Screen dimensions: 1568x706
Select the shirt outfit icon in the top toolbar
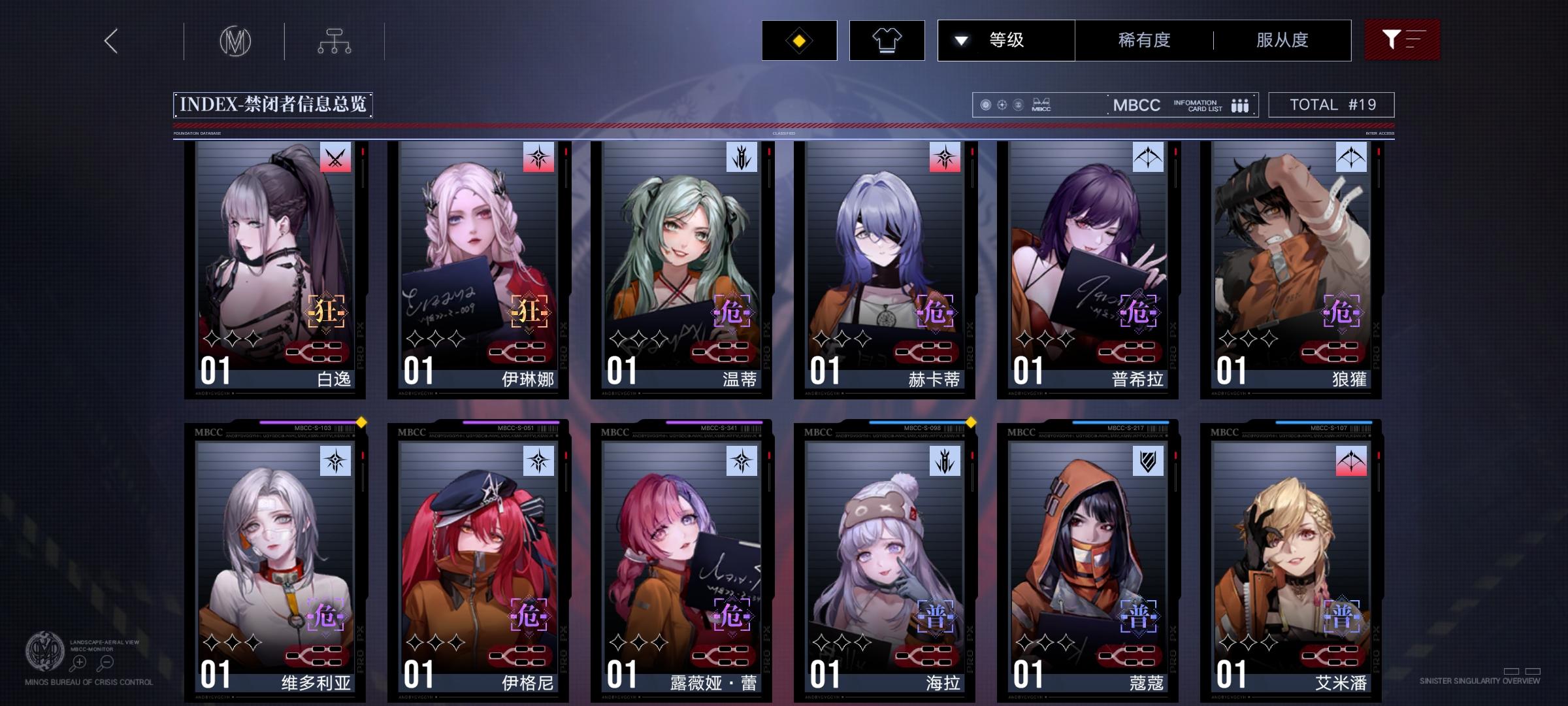point(887,40)
